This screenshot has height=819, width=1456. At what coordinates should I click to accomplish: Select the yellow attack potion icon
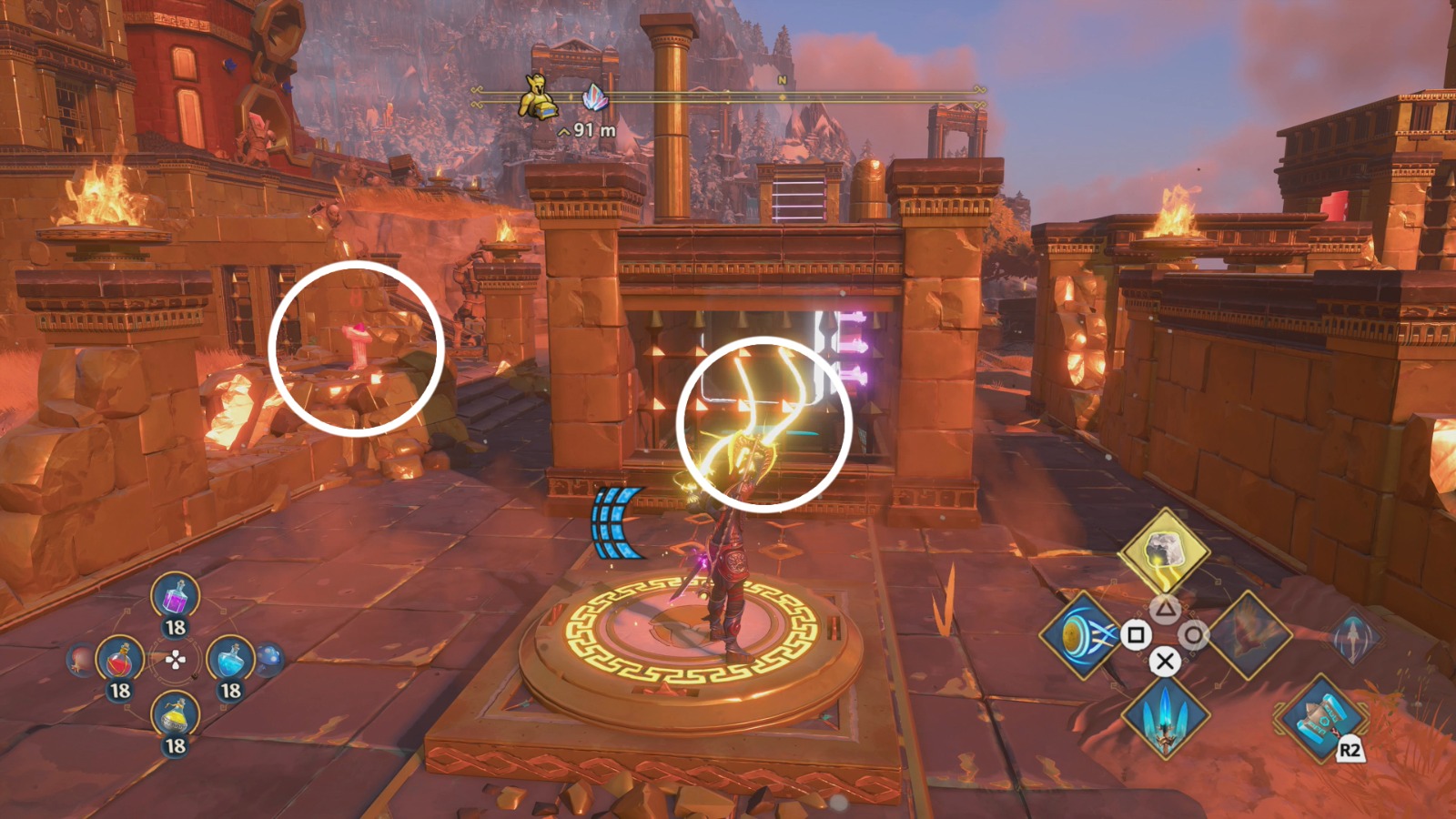click(x=173, y=714)
